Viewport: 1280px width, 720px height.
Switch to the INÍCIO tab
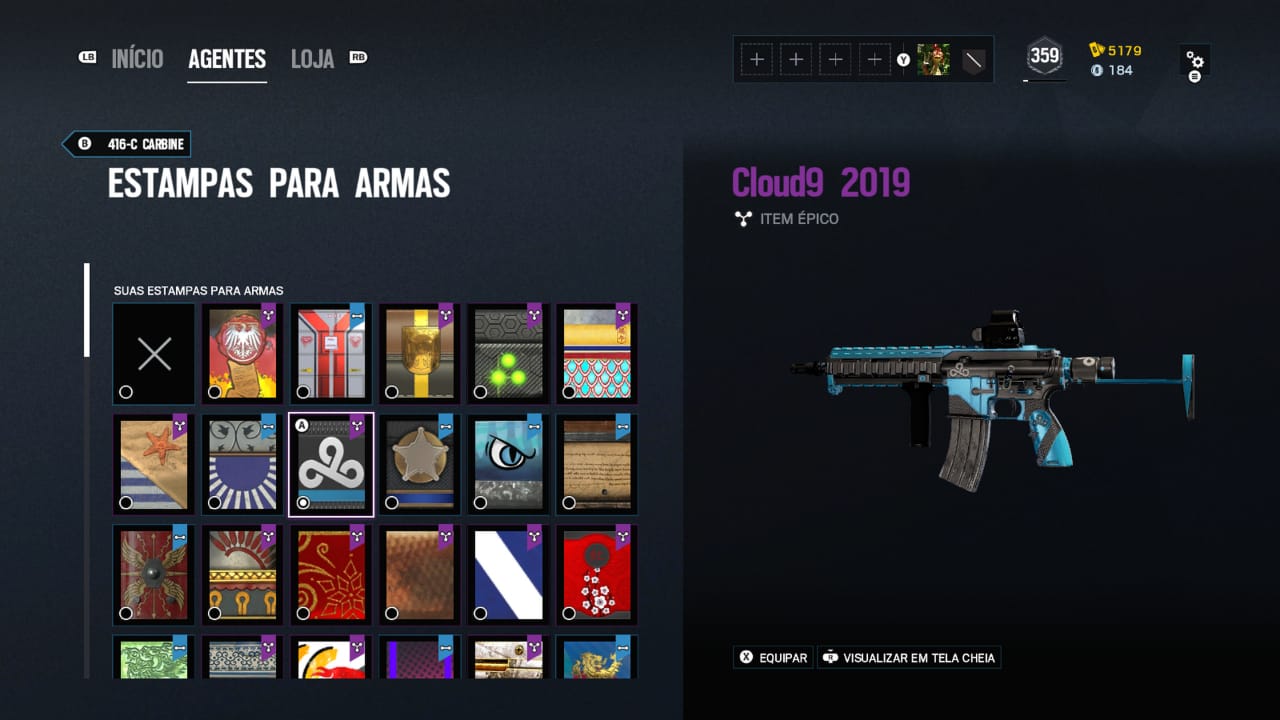point(138,59)
